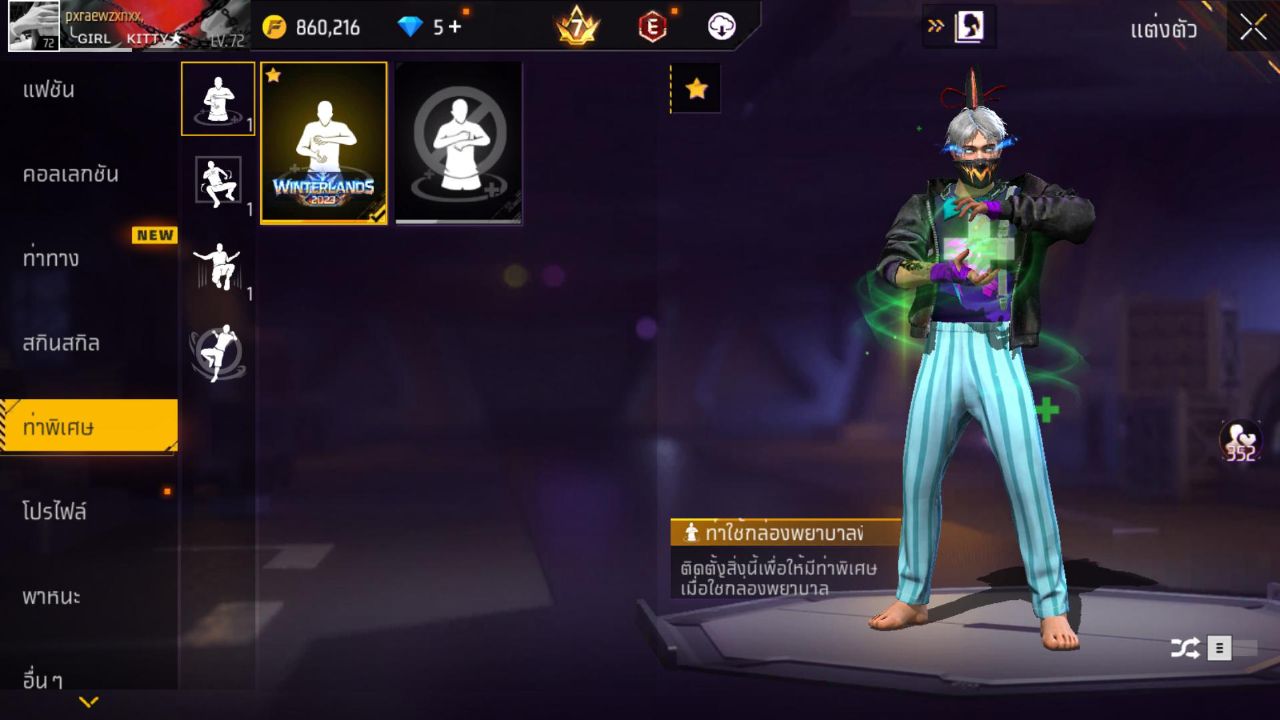Image resolution: width=1280 pixels, height=720 pixels.
Task: Toggle the favorite star above the character
Action: pos(696,87)
